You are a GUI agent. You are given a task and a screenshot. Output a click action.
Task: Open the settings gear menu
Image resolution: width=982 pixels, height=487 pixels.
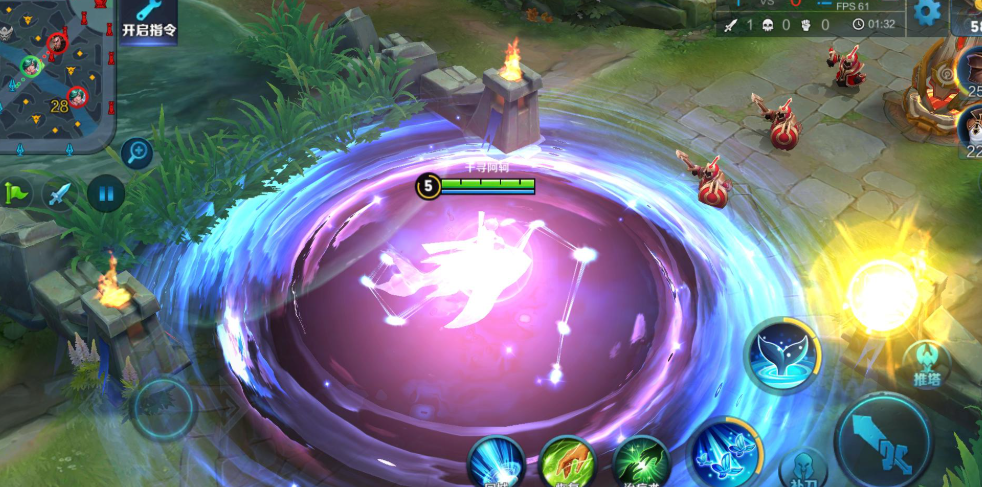point(927,12)
